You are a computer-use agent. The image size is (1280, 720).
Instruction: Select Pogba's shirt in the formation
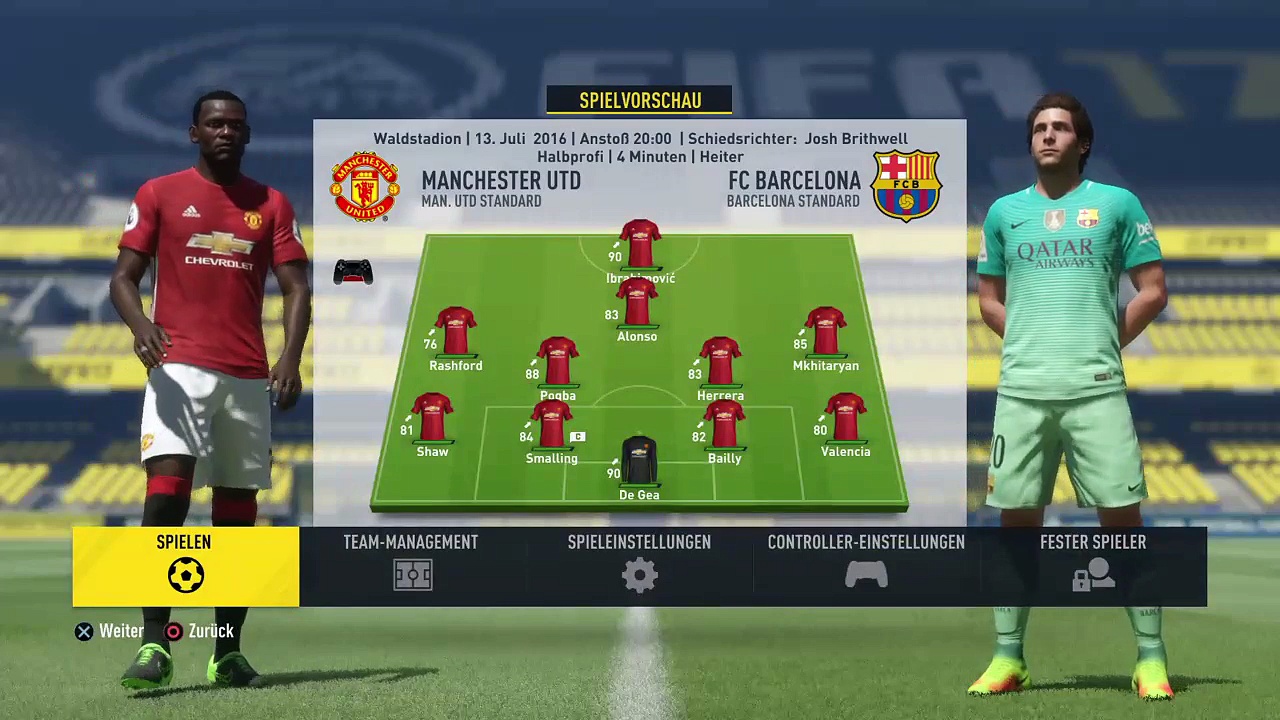558,362
